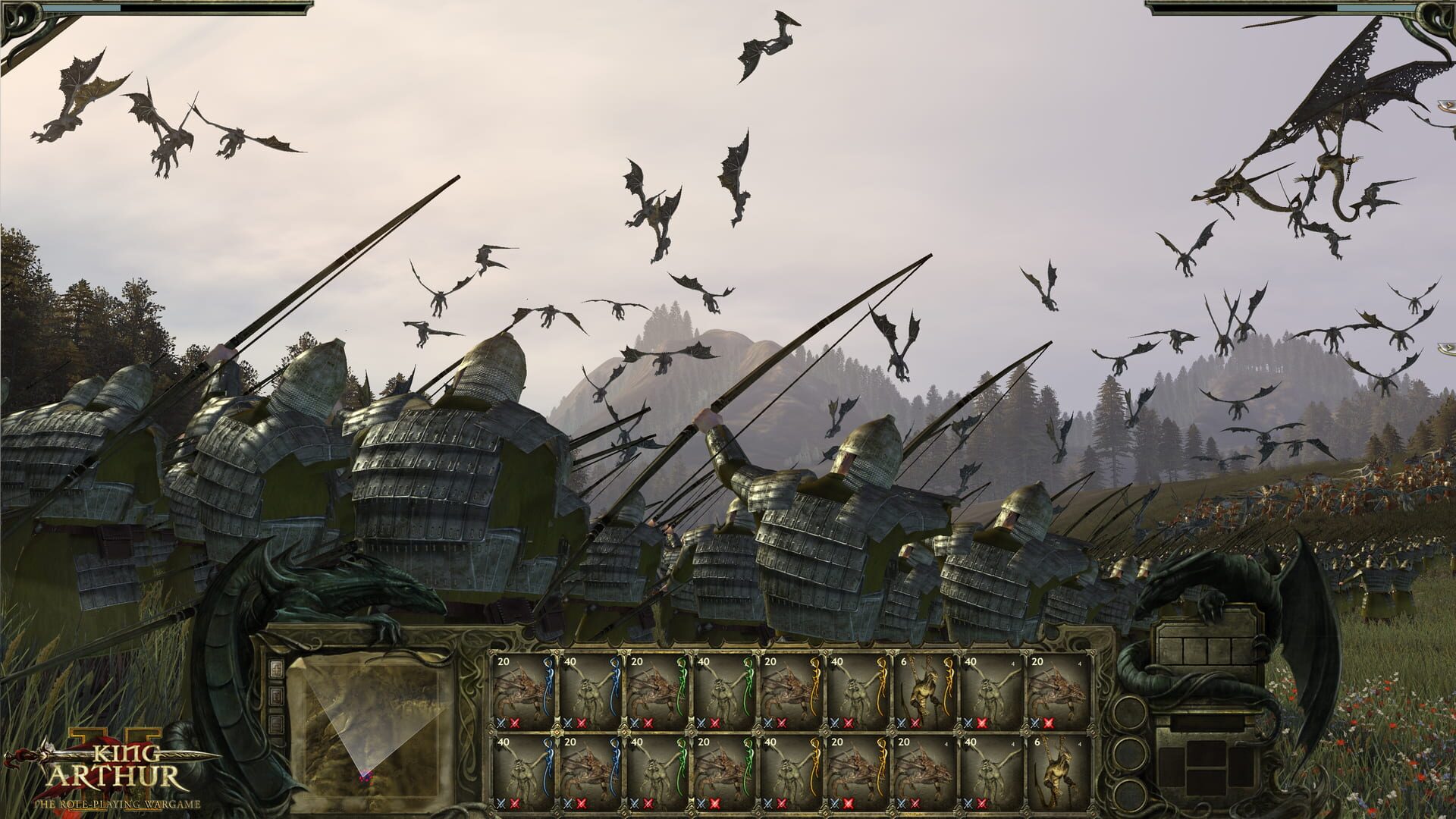Click the bottom minimap panel button
Screen dimensions: 1456x819
[x=277, y=723]
